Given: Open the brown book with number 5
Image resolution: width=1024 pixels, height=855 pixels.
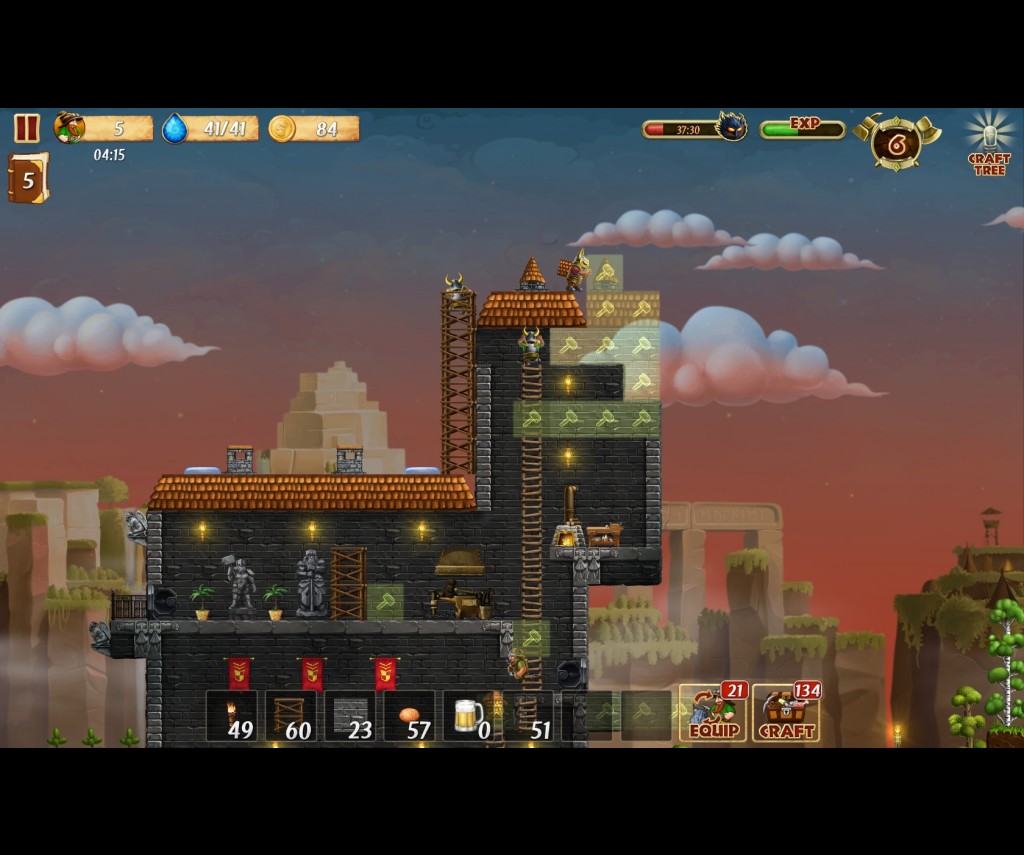Looking at the screenshot, I should click(x=28, y=179).
